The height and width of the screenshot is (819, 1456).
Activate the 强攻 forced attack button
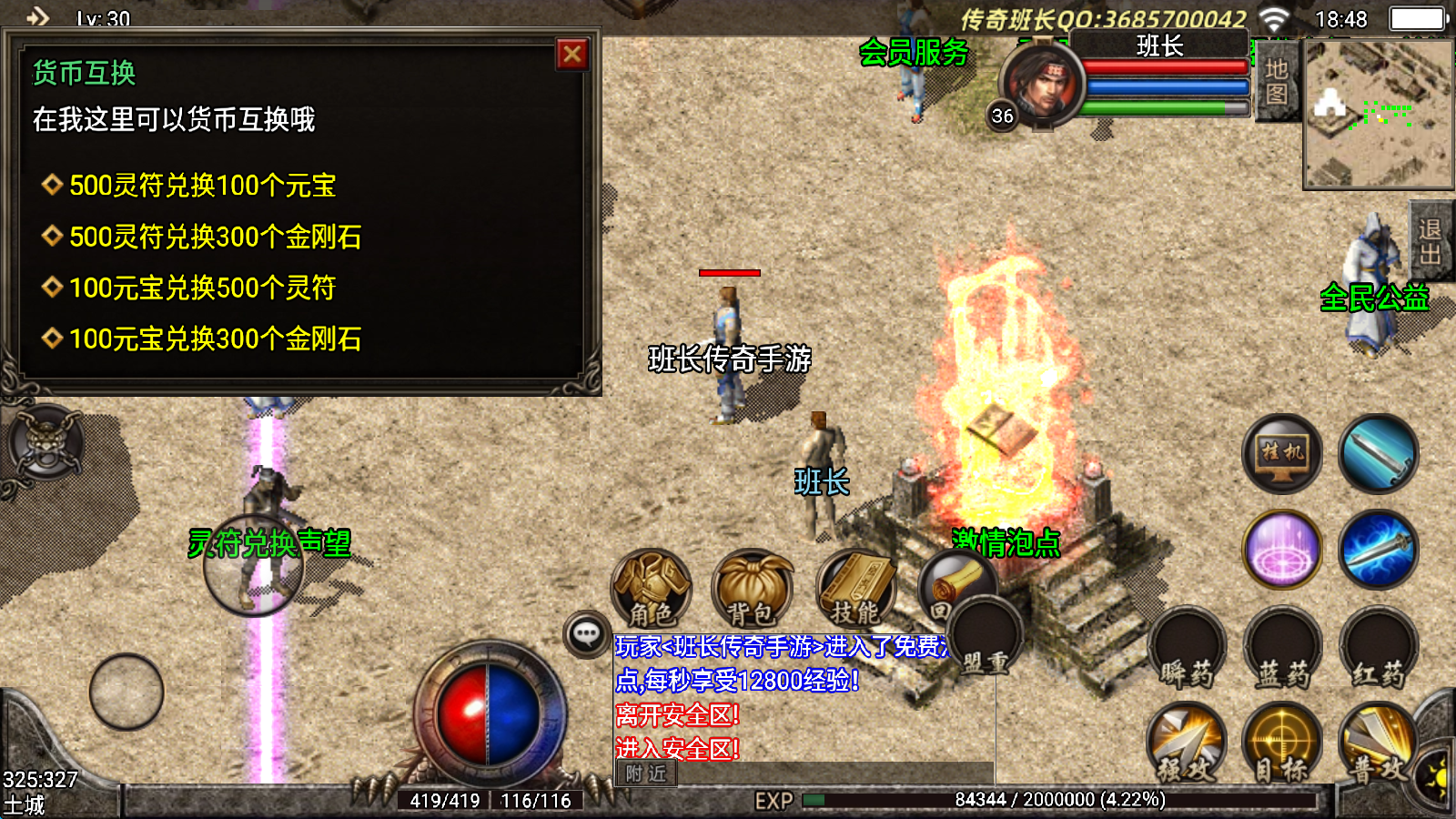1186,743
